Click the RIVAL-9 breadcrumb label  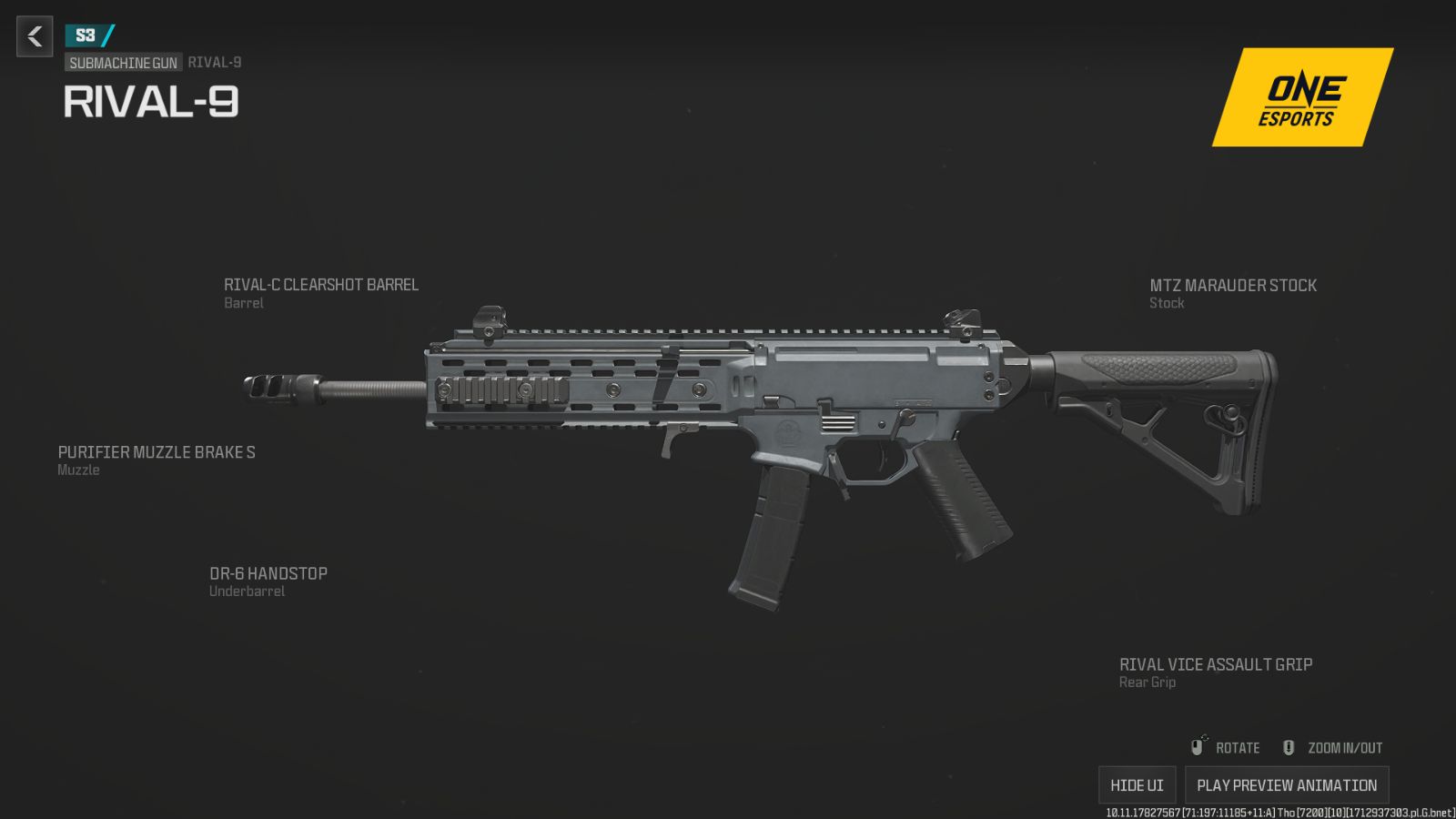click(214, 63)
